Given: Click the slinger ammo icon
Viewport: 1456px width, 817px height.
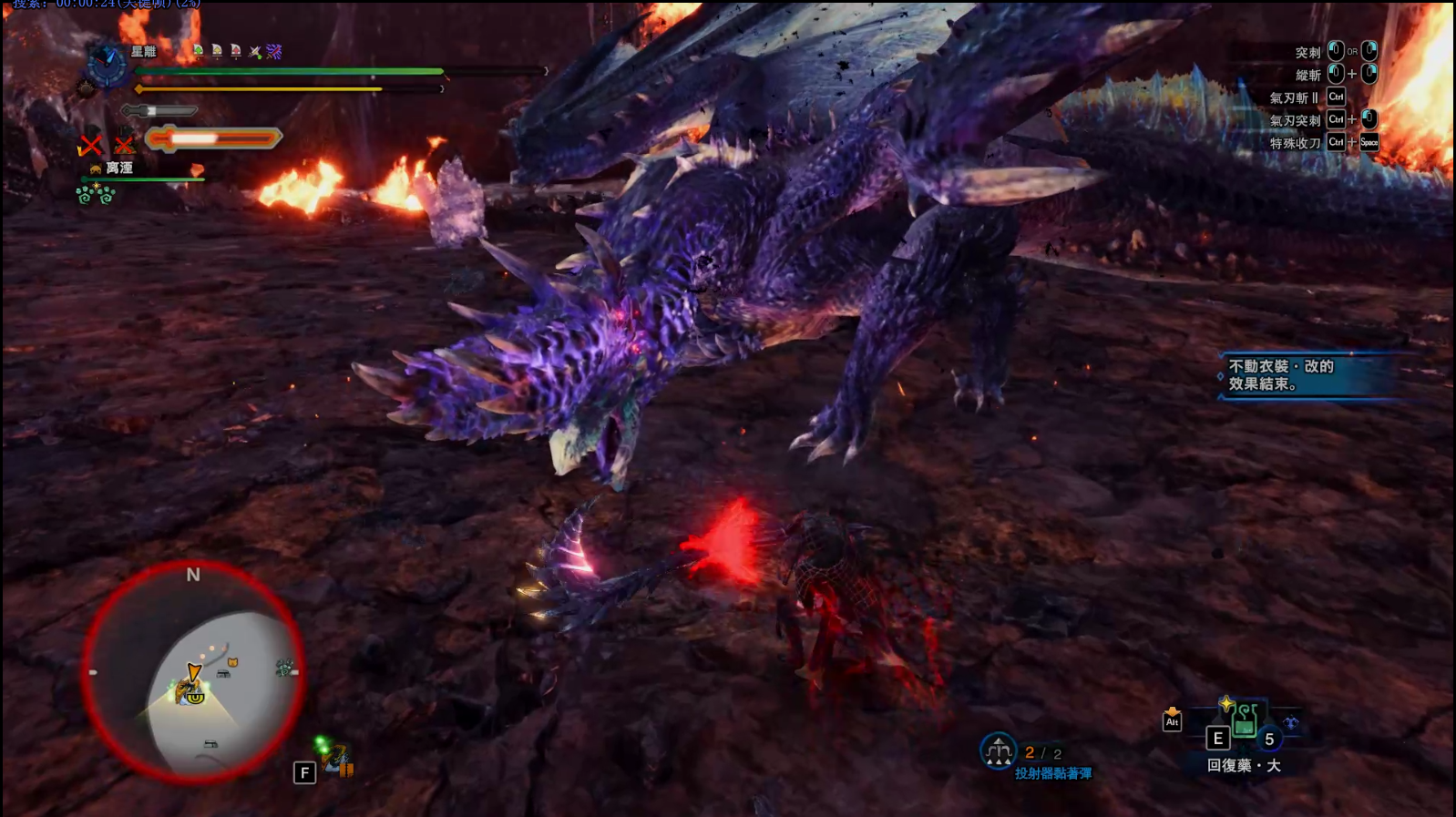Looking at the screenshot, I should pyautogui.click(x=998, y=752).
